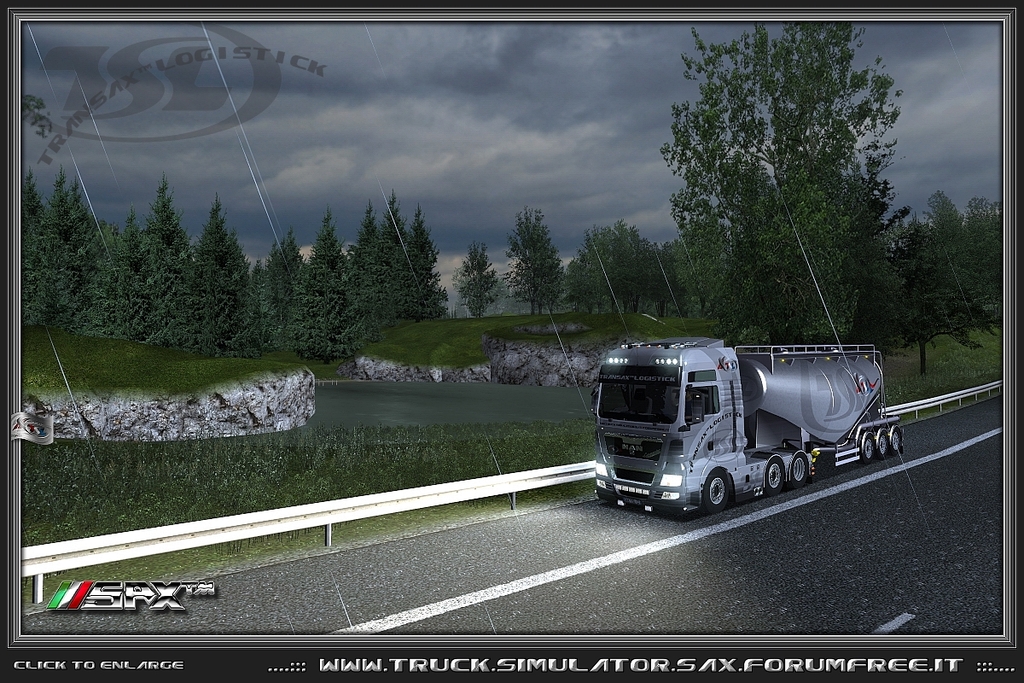Click the 'Click to Enlarge' label
This screenshot has height=683, width=1024.
pos(98,665)
